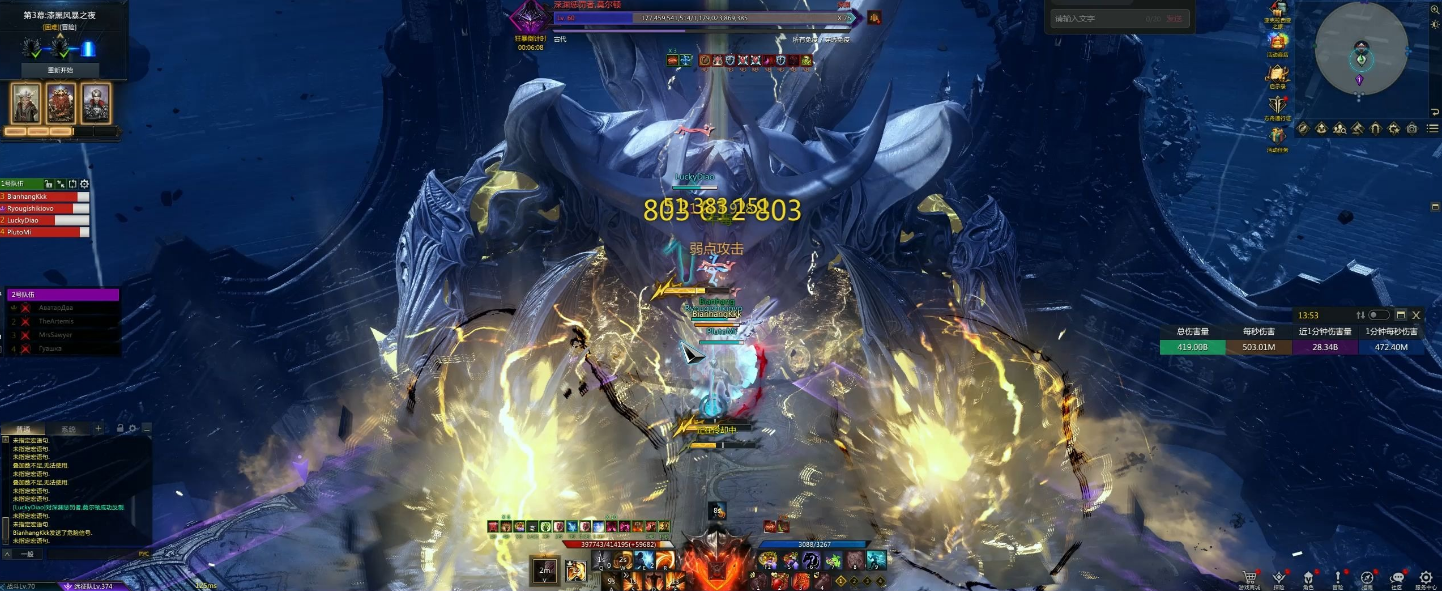Screen dimensions: 1442x591
Task: Open the gear-shaped services menu
Action: (x=1424, y=577)
